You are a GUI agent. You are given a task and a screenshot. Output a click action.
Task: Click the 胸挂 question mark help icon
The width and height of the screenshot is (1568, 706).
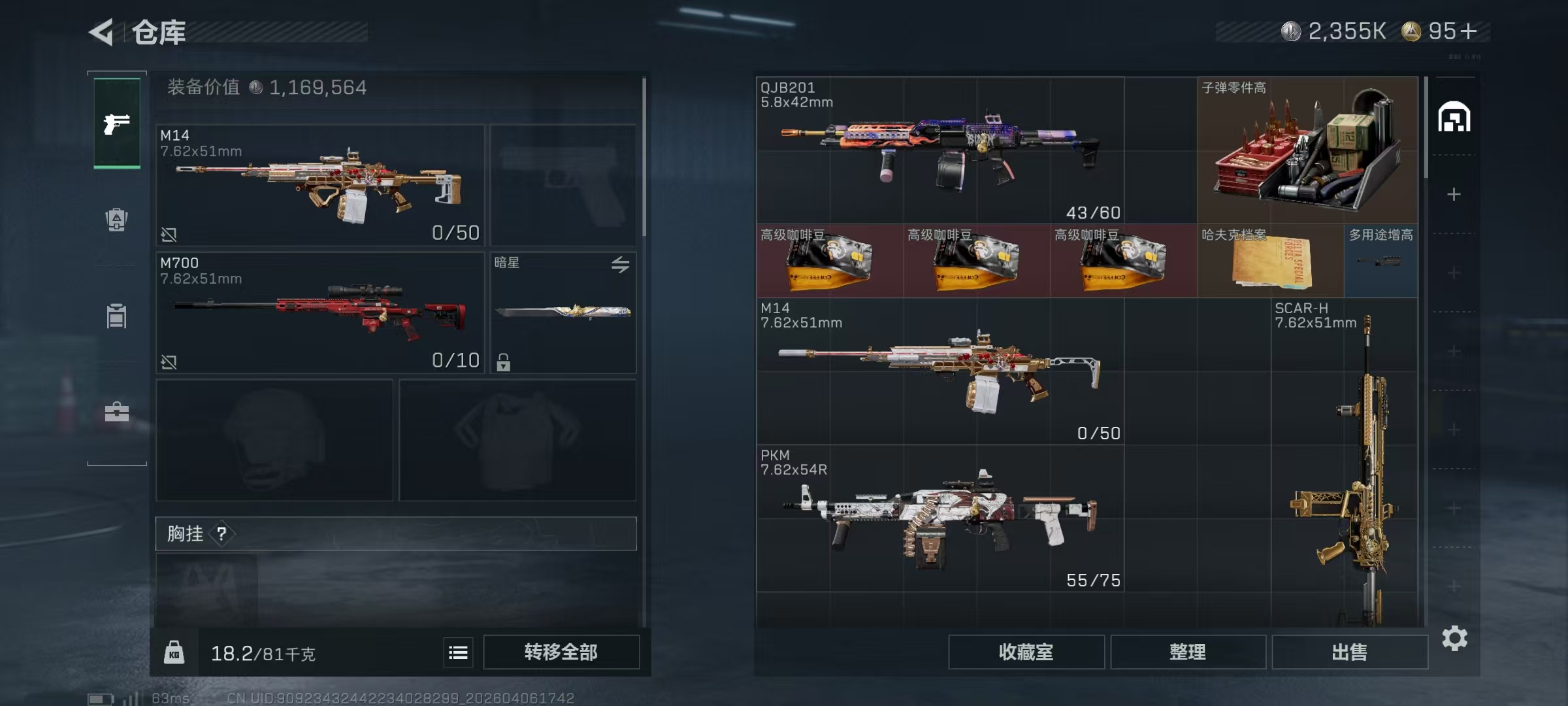222,534
